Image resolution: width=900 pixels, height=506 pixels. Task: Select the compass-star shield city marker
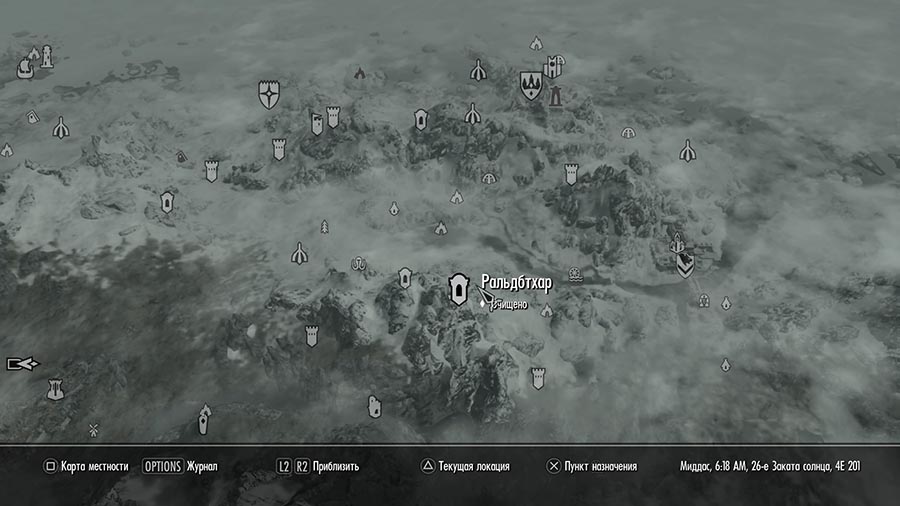tap(268, 95)
